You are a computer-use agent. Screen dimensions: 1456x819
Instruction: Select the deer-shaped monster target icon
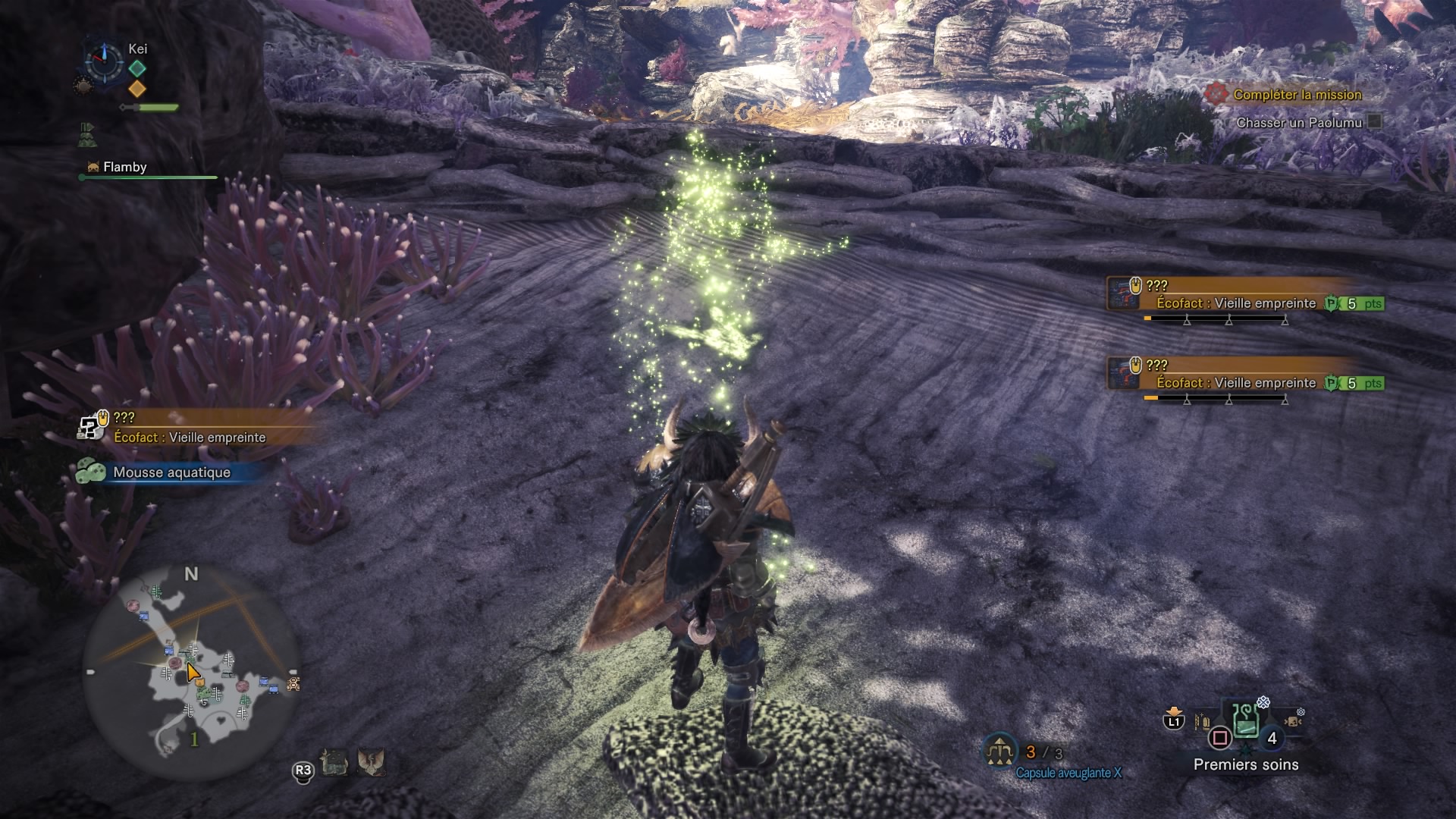coord(334,762)
